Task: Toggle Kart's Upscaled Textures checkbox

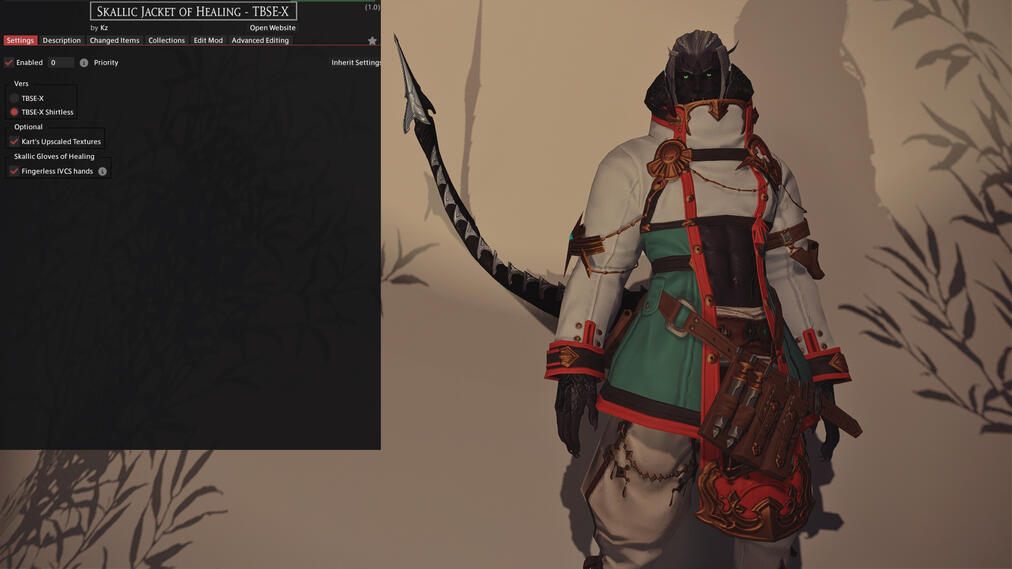Action: [14, 141]
